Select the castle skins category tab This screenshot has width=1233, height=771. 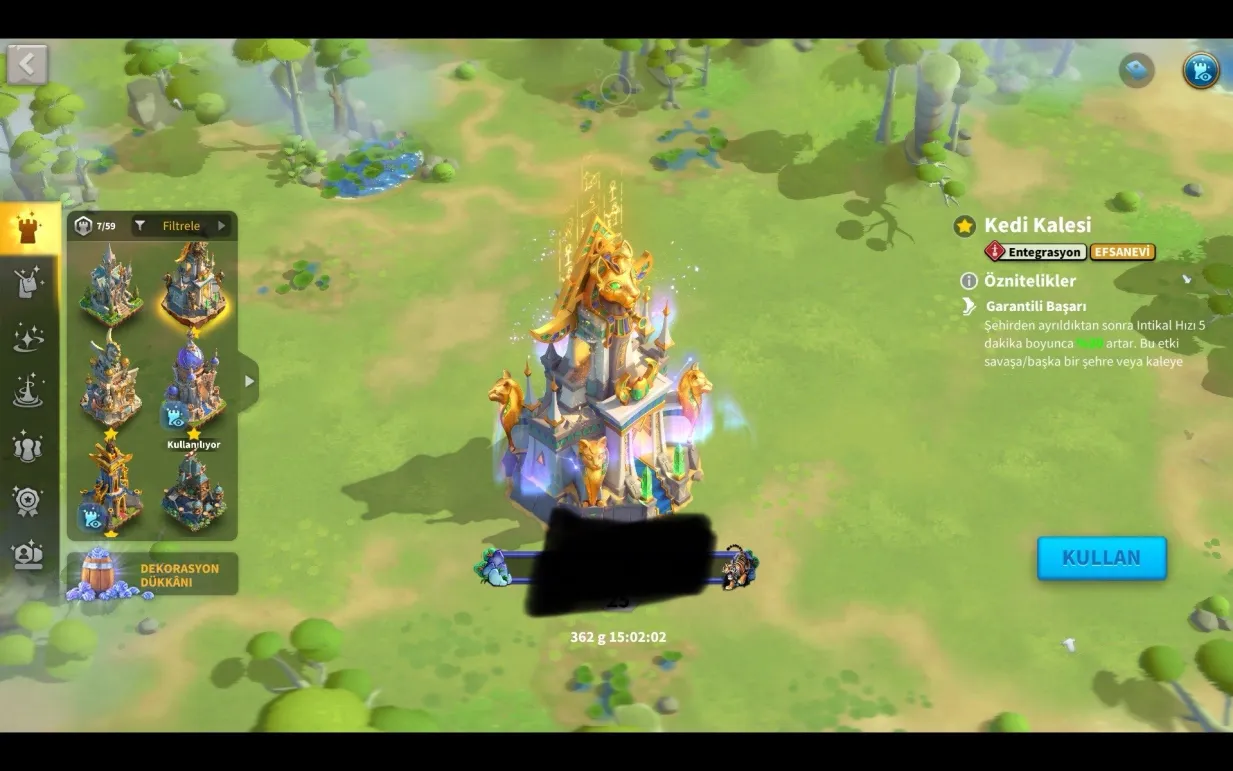(29, 228)
